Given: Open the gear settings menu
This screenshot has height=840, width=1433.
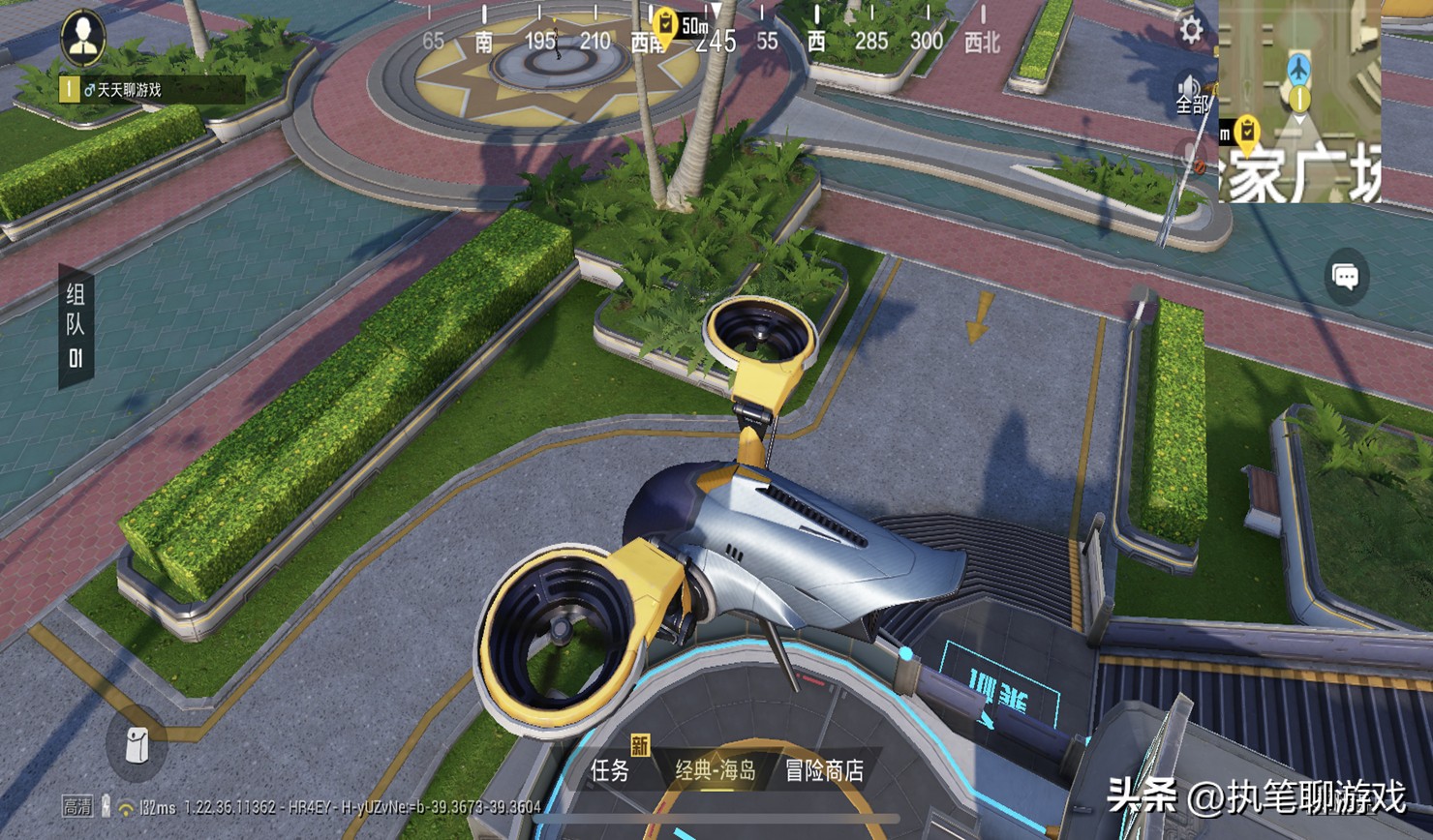Looking at the screenshot, I should pos(1191,31).
